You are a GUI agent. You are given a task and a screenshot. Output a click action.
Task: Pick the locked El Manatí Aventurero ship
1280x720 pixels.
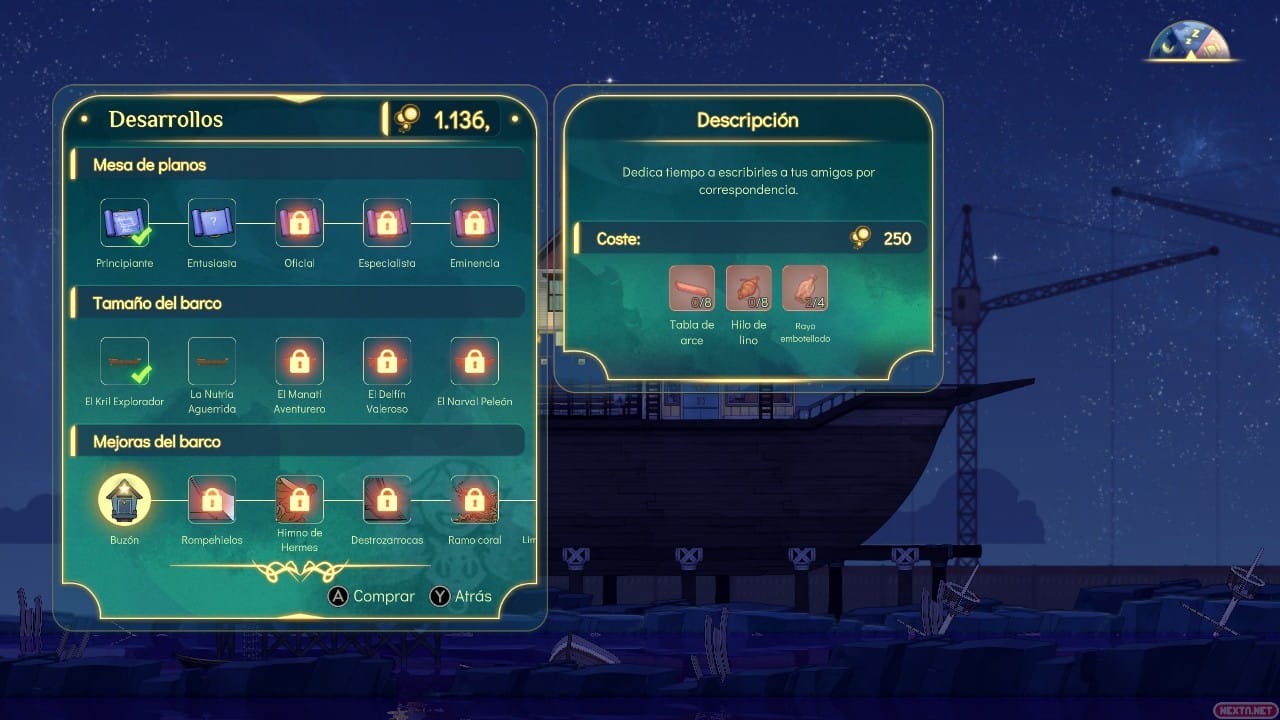click(299, 361)
